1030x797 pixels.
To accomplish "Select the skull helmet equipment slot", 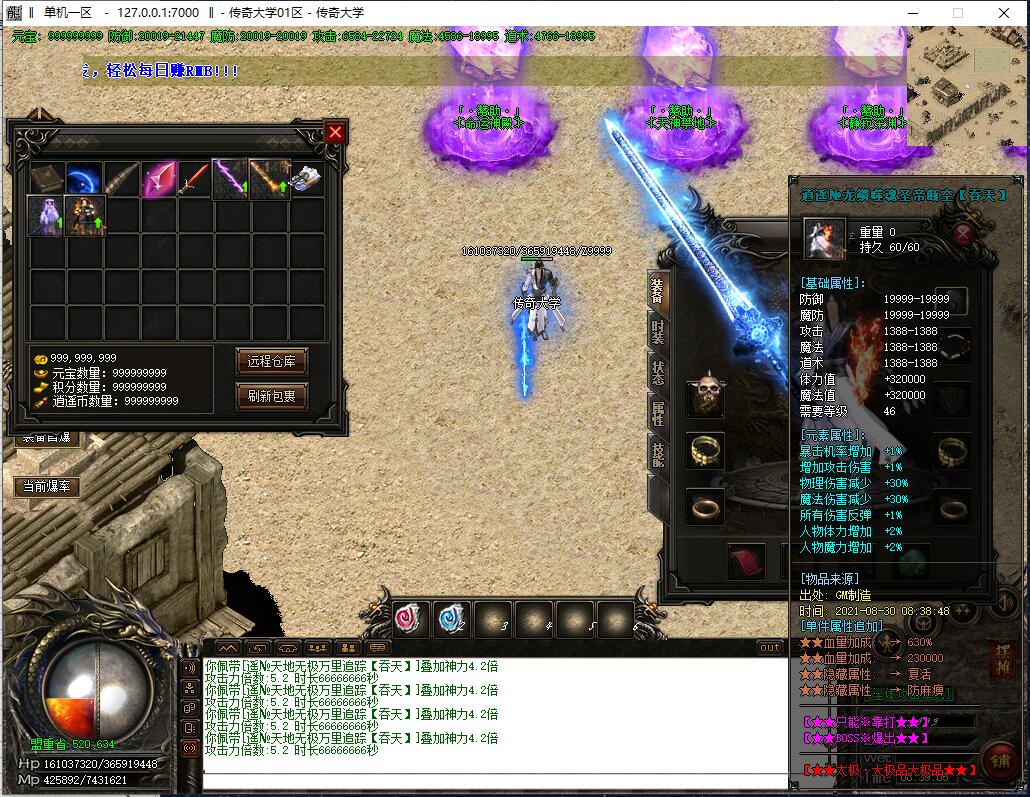I will pos(706,397).
